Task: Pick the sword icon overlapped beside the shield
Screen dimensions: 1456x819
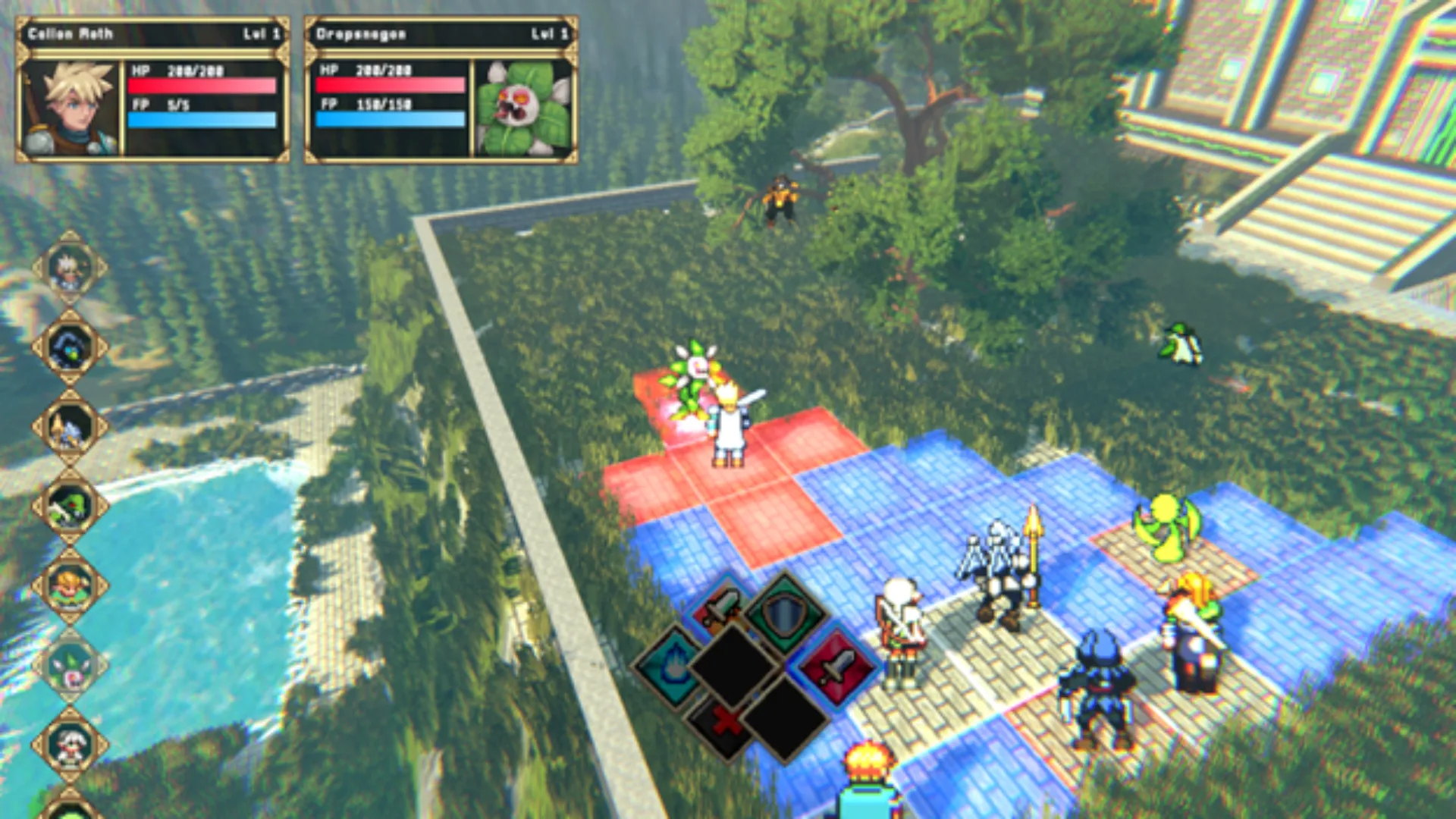Action: (720, 608)
